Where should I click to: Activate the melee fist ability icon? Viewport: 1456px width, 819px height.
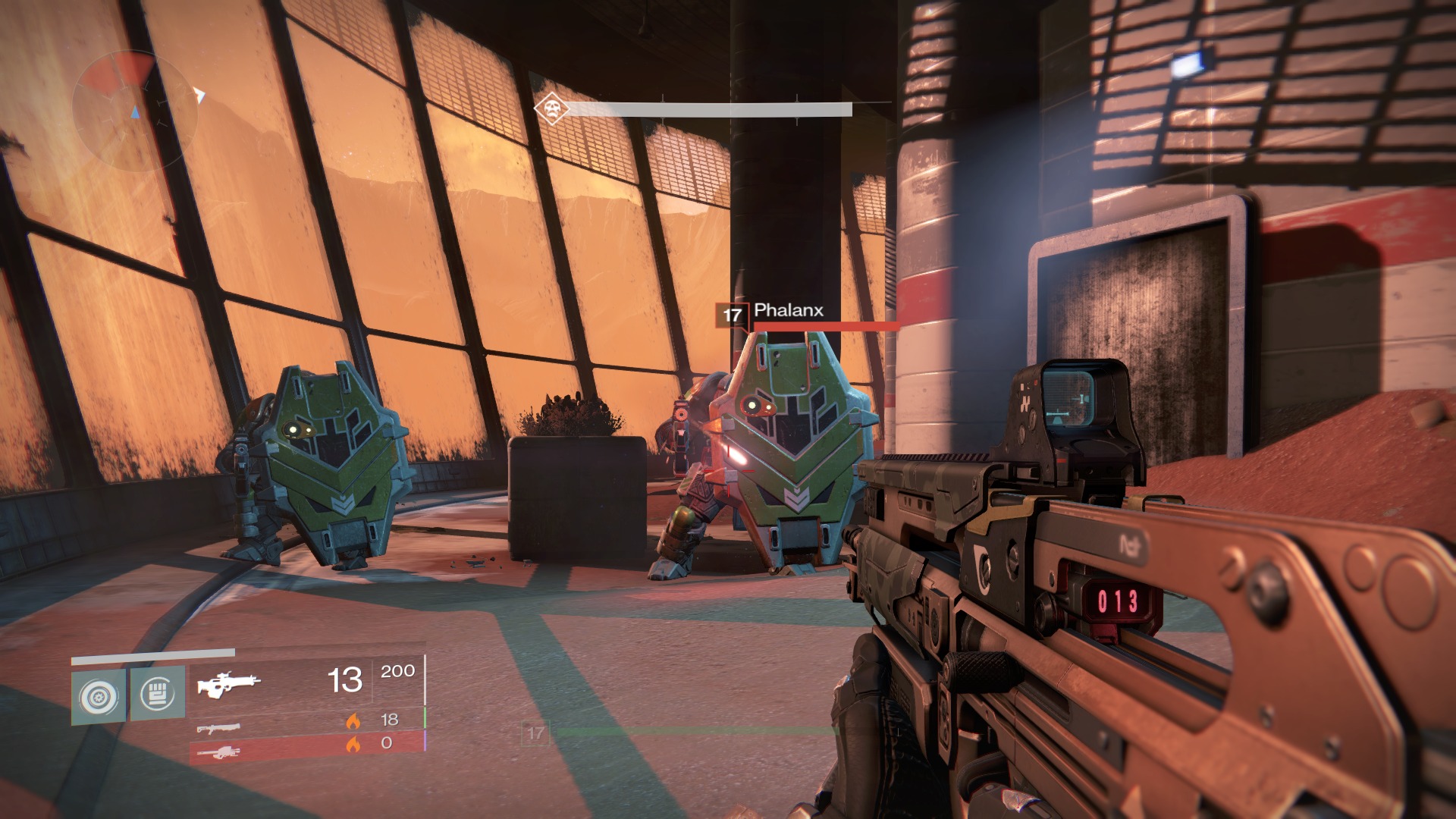[x=158, y=694]
